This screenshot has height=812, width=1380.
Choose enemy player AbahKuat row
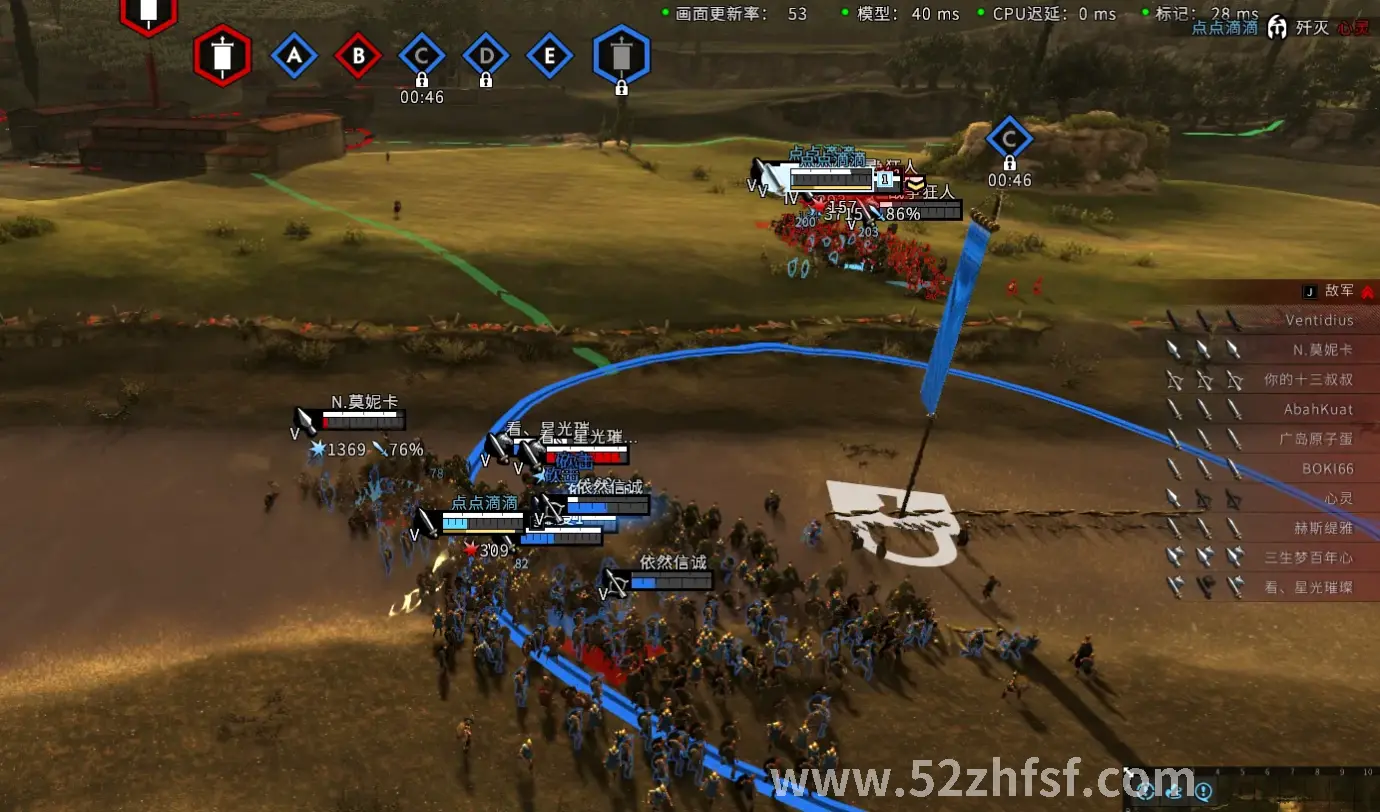click(x=1318, y=410)
